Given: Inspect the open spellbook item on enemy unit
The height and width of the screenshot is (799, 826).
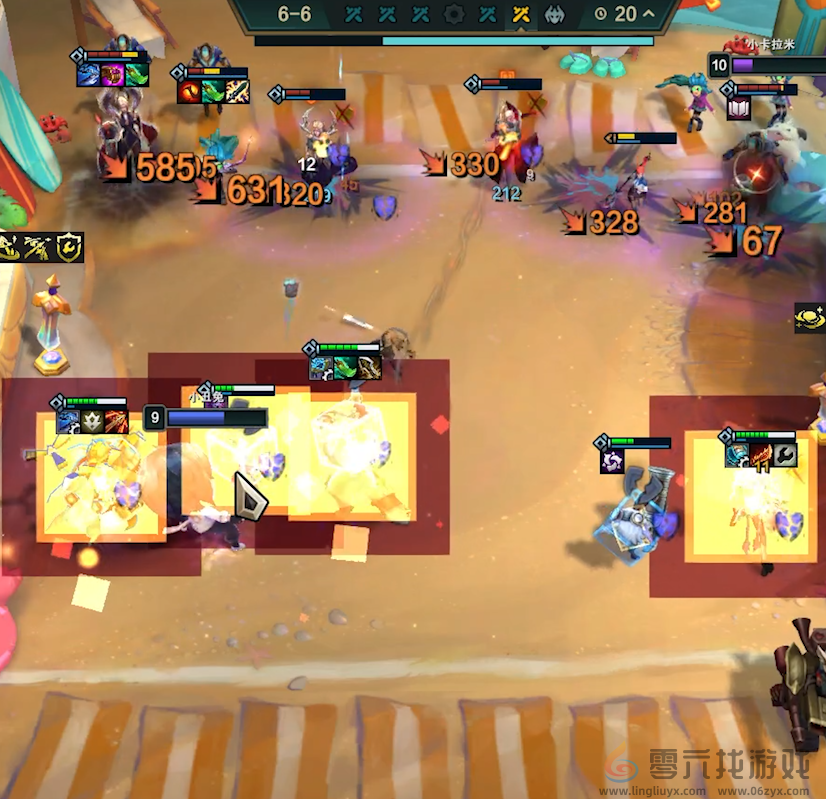Looking at the screenshot, I should [739, 109].
